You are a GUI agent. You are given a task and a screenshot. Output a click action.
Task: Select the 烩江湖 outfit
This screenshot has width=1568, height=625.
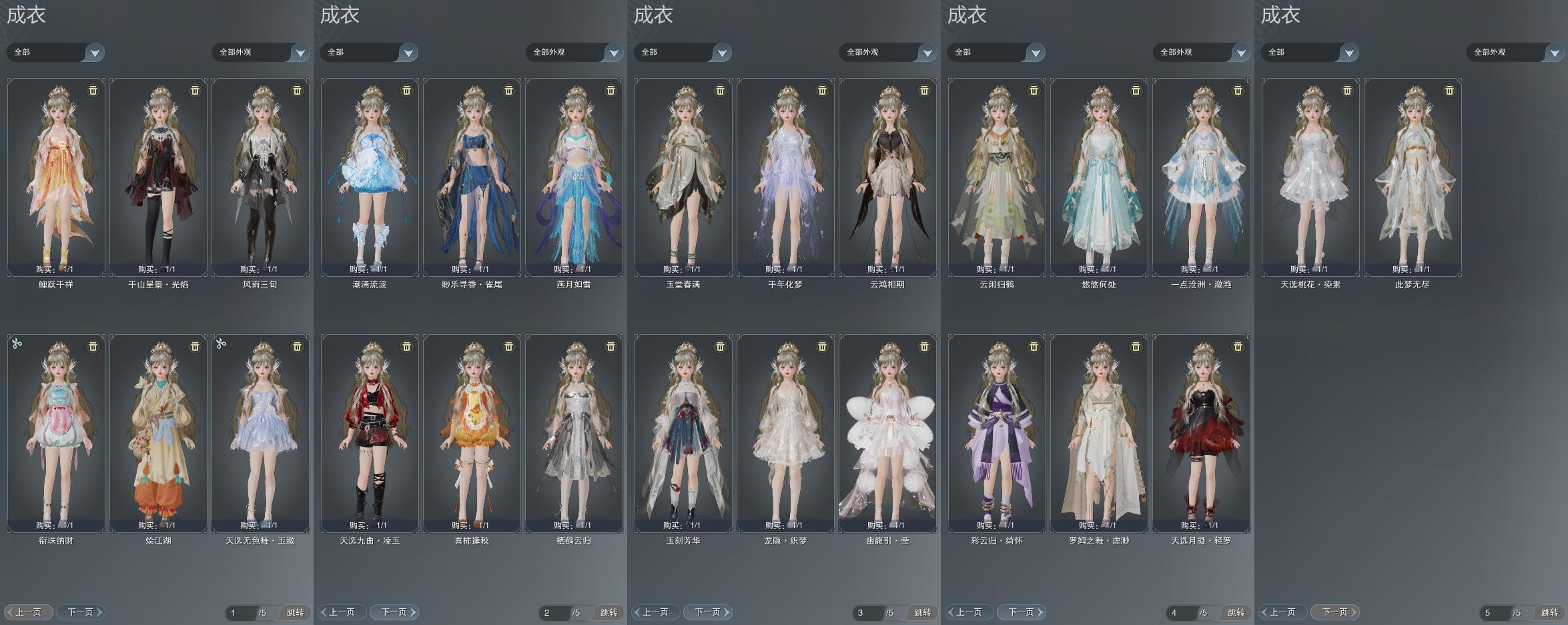[x=158, y=434]
